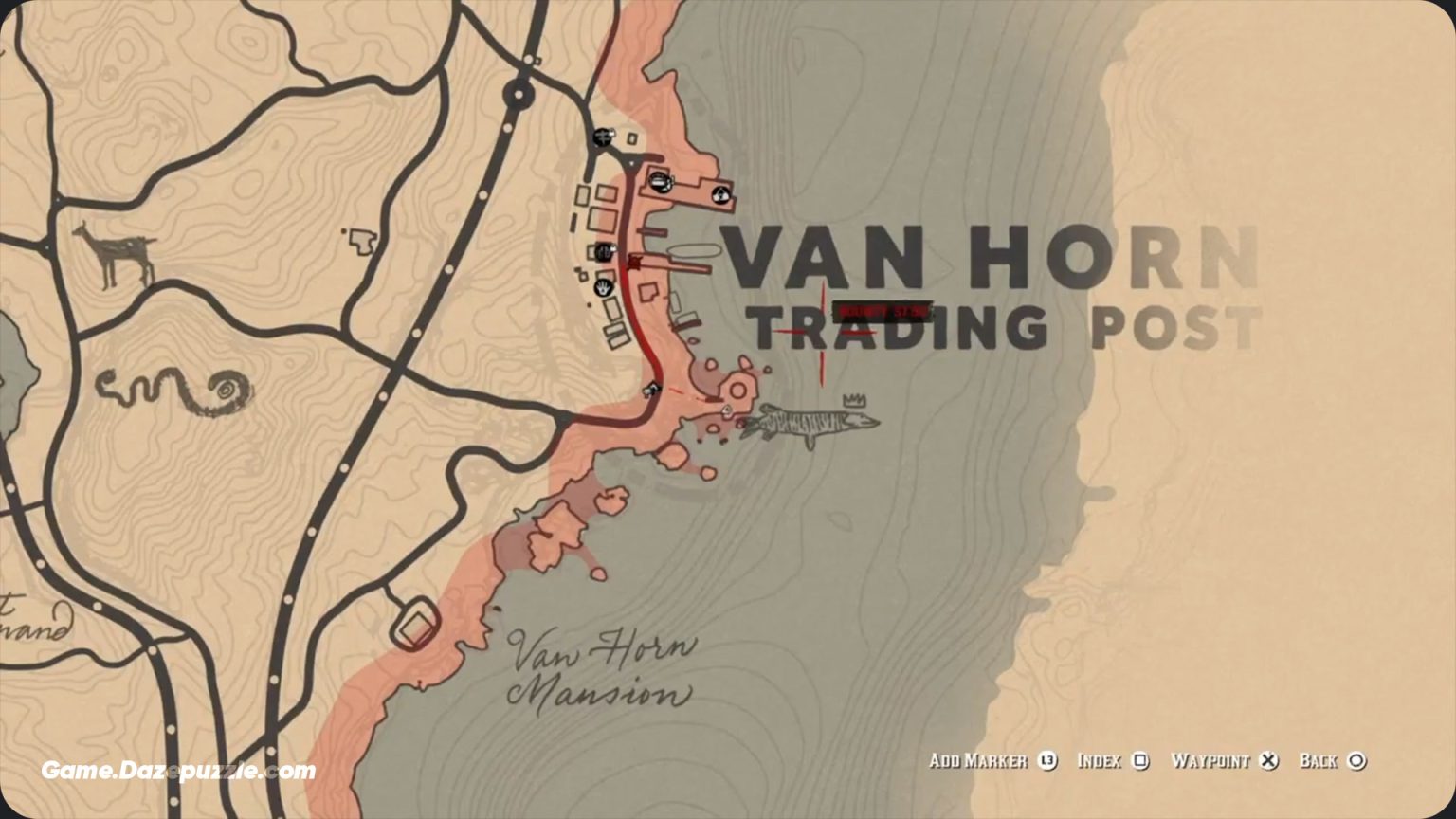The width and height of the screenshot is (1456, 819).
Task: Choose the Add Marker option
Action: [979, 761]
